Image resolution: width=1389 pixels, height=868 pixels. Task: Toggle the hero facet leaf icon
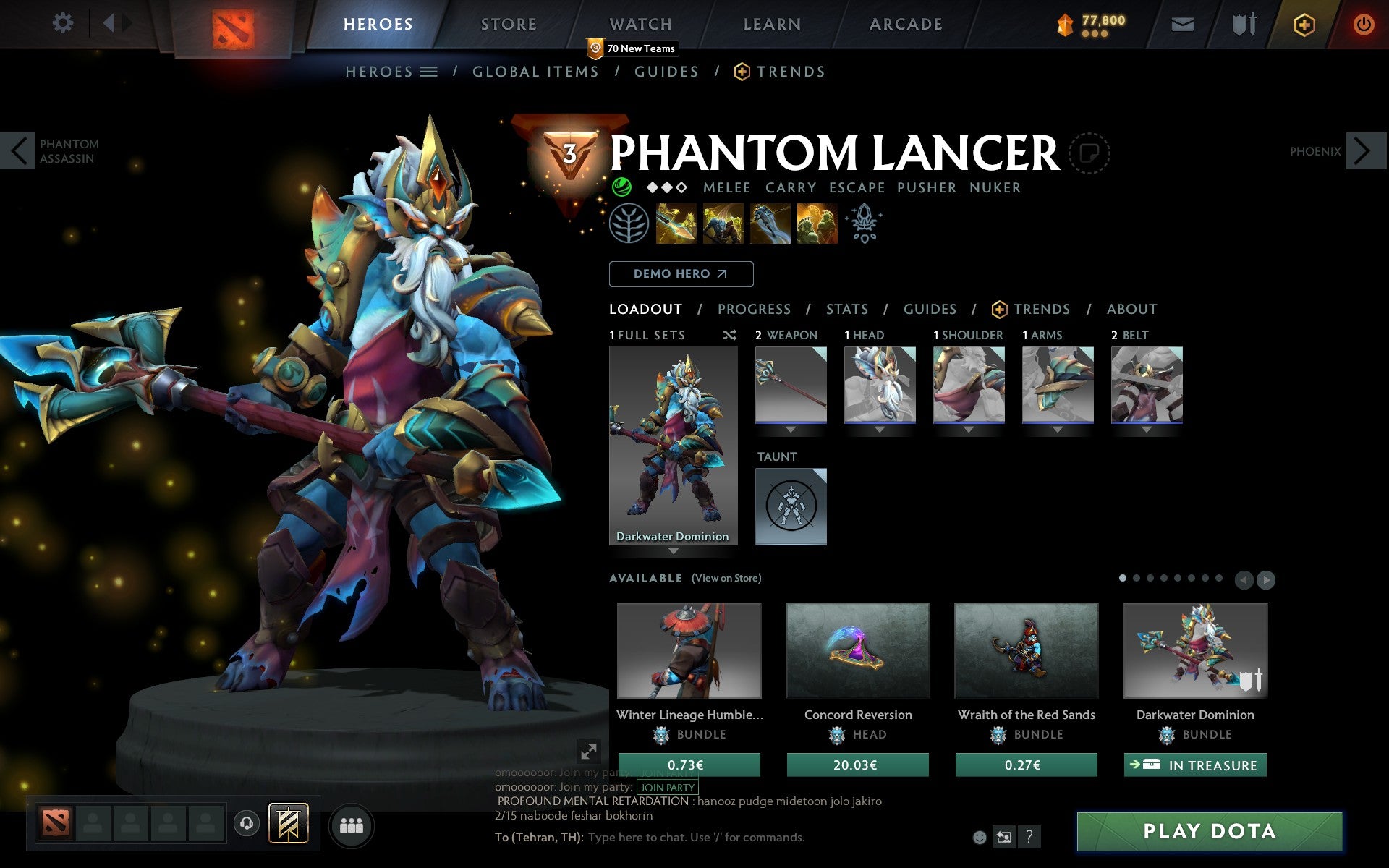[x=629, y=223]
